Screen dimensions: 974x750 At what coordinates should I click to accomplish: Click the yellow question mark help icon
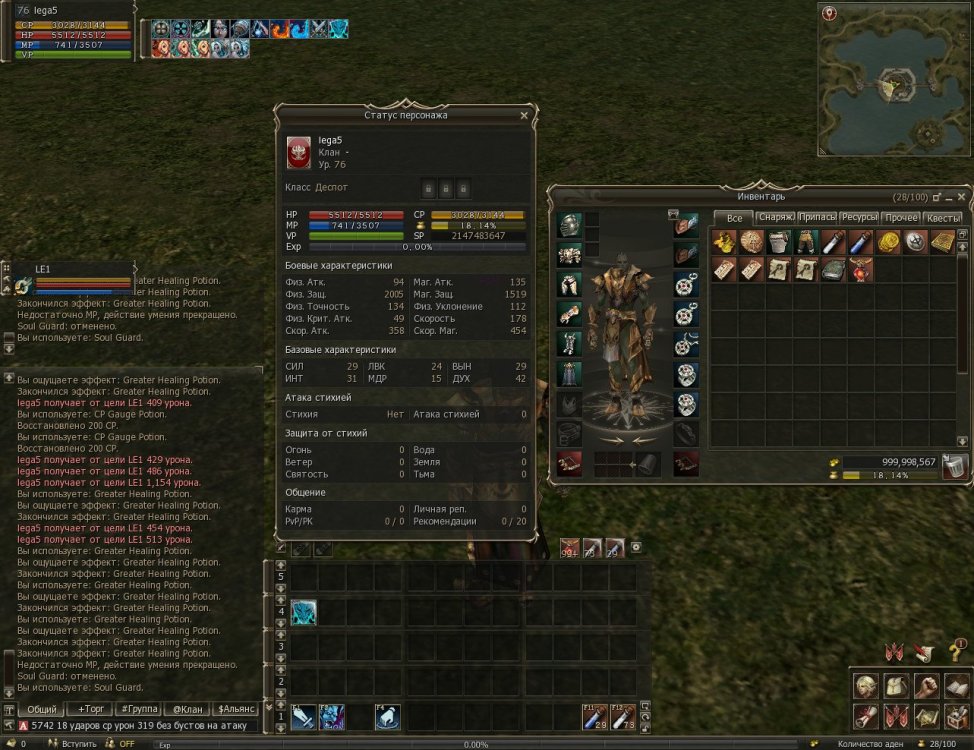point(955,653)
